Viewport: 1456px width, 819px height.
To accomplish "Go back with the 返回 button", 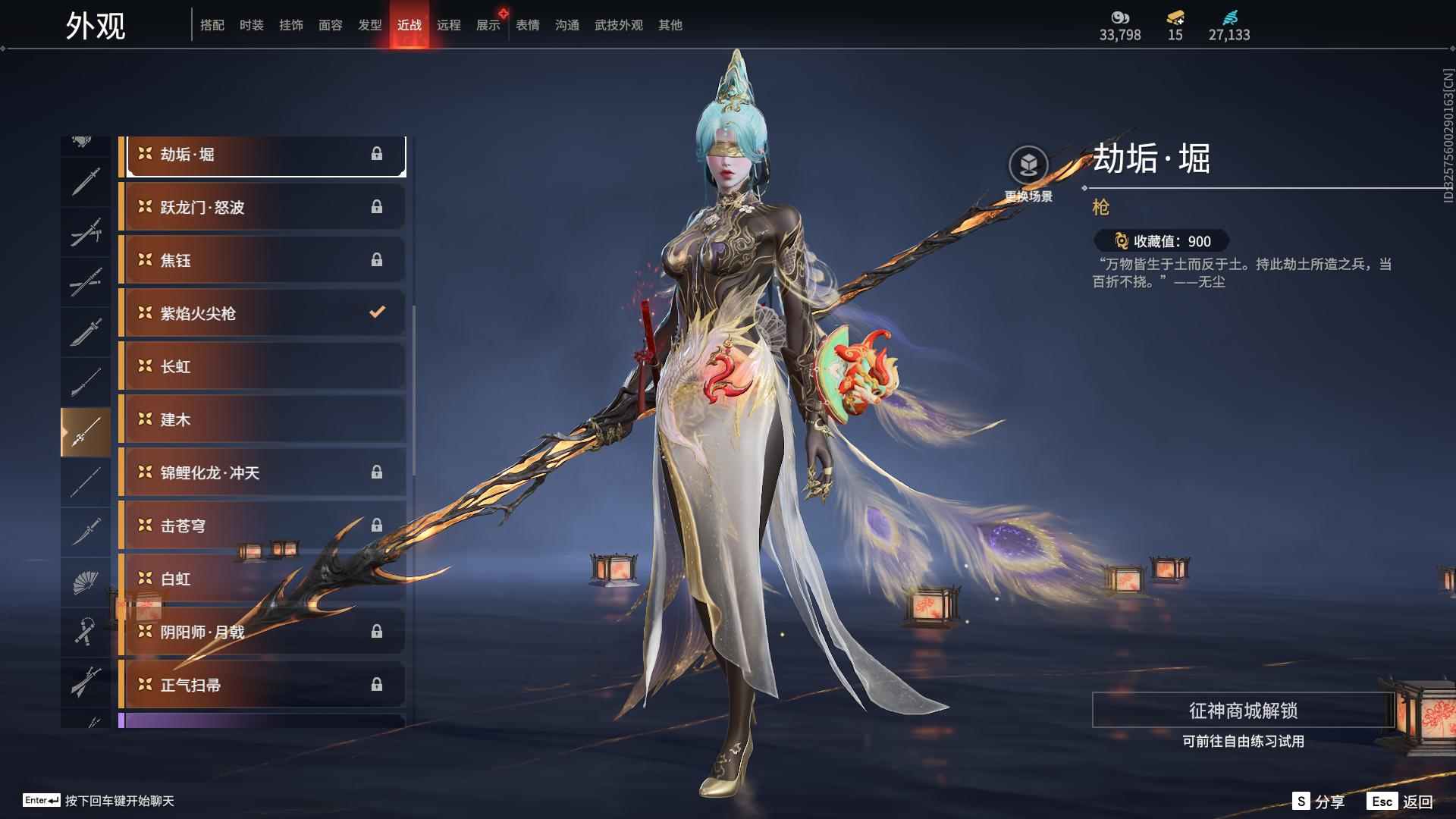I will tap(1401, 801).
